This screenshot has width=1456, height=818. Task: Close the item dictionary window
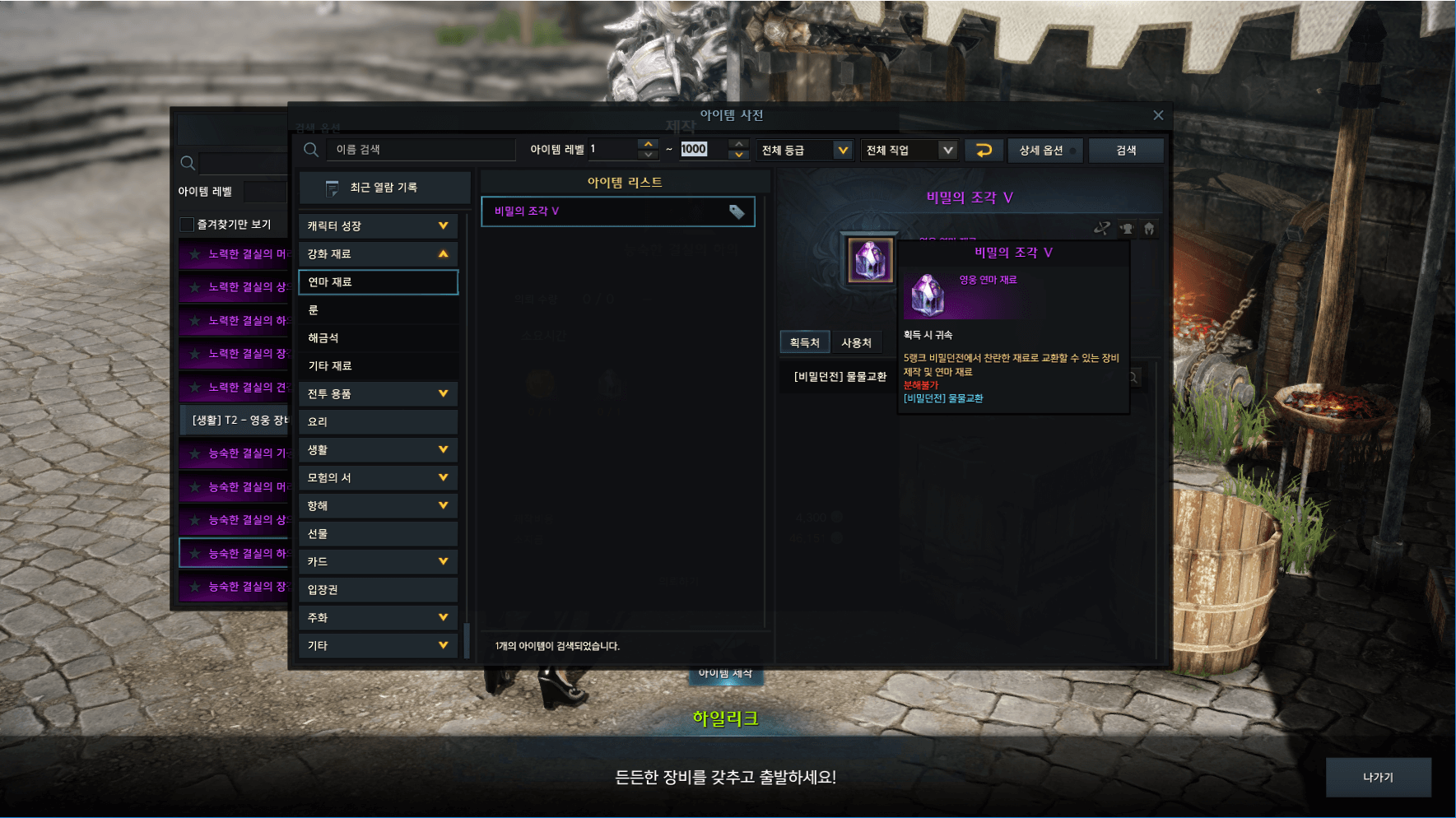click(1158, 115)
